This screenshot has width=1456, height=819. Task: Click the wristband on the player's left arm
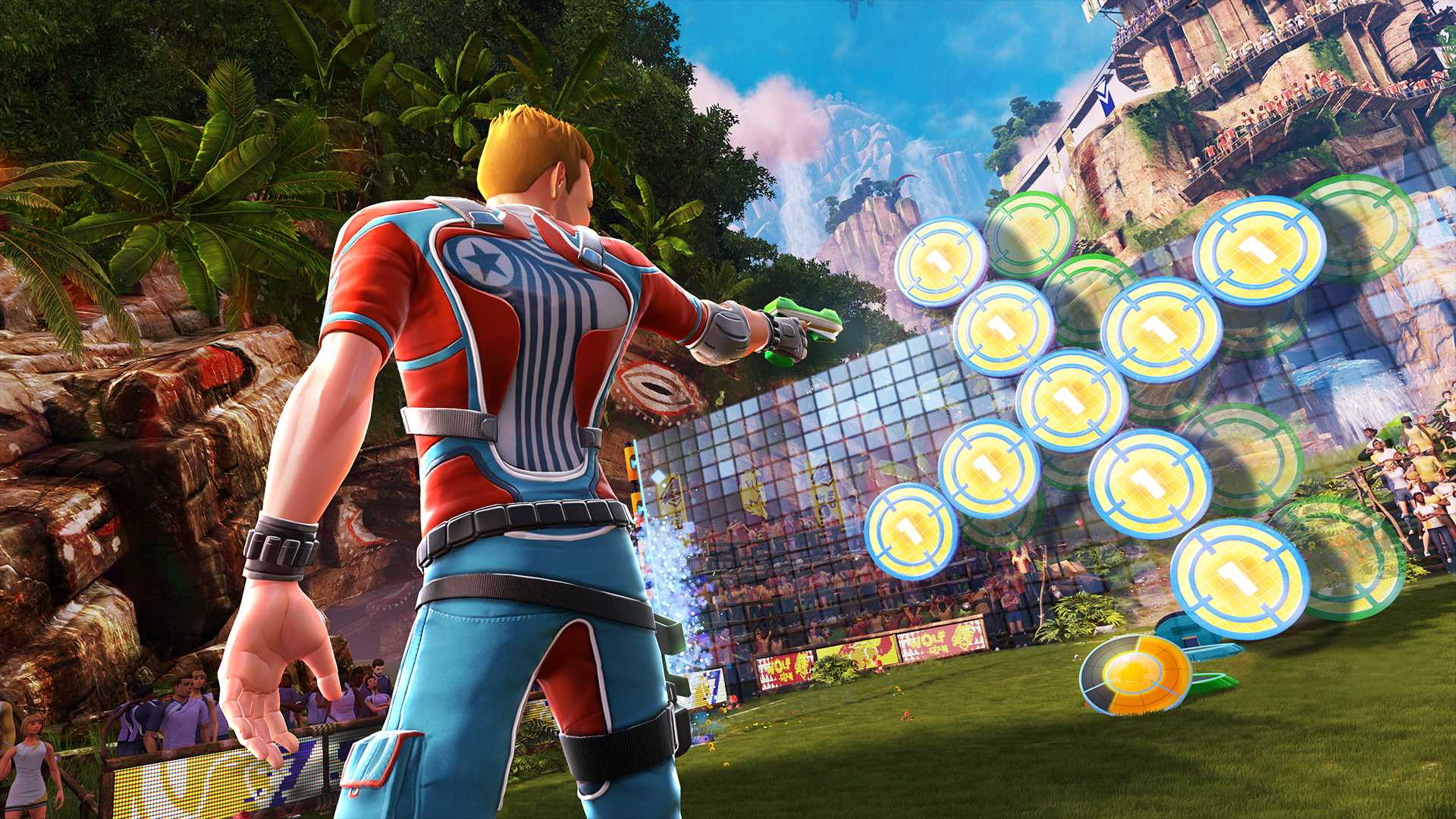(281, 546)
